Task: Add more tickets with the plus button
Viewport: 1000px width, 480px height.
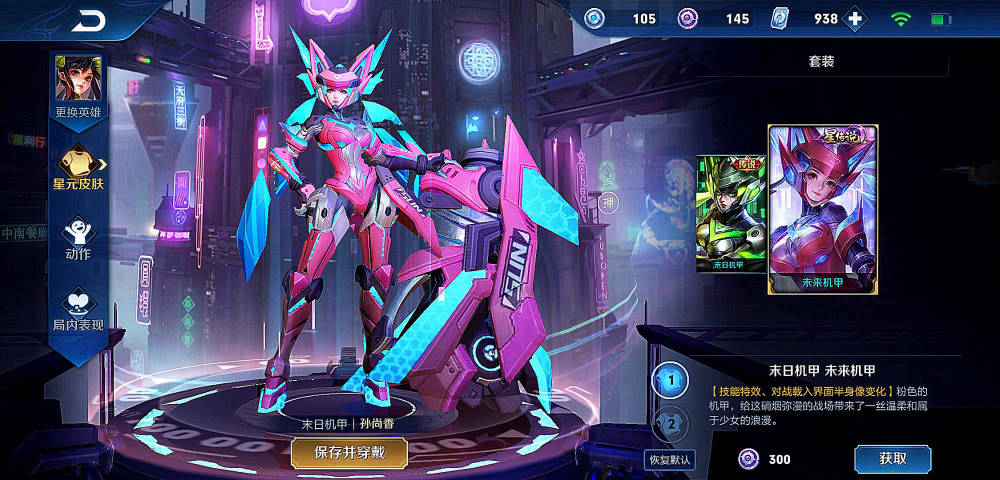Action: [855, 19]
